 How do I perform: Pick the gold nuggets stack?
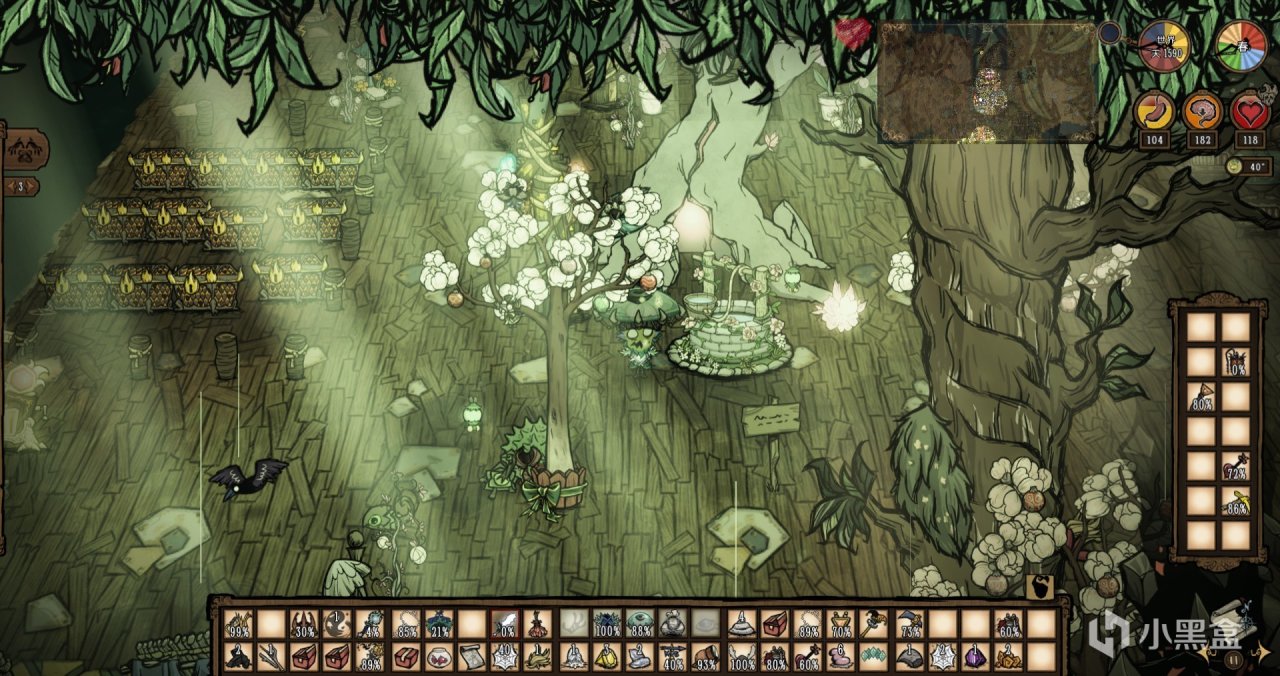(x=1008, y=656)
